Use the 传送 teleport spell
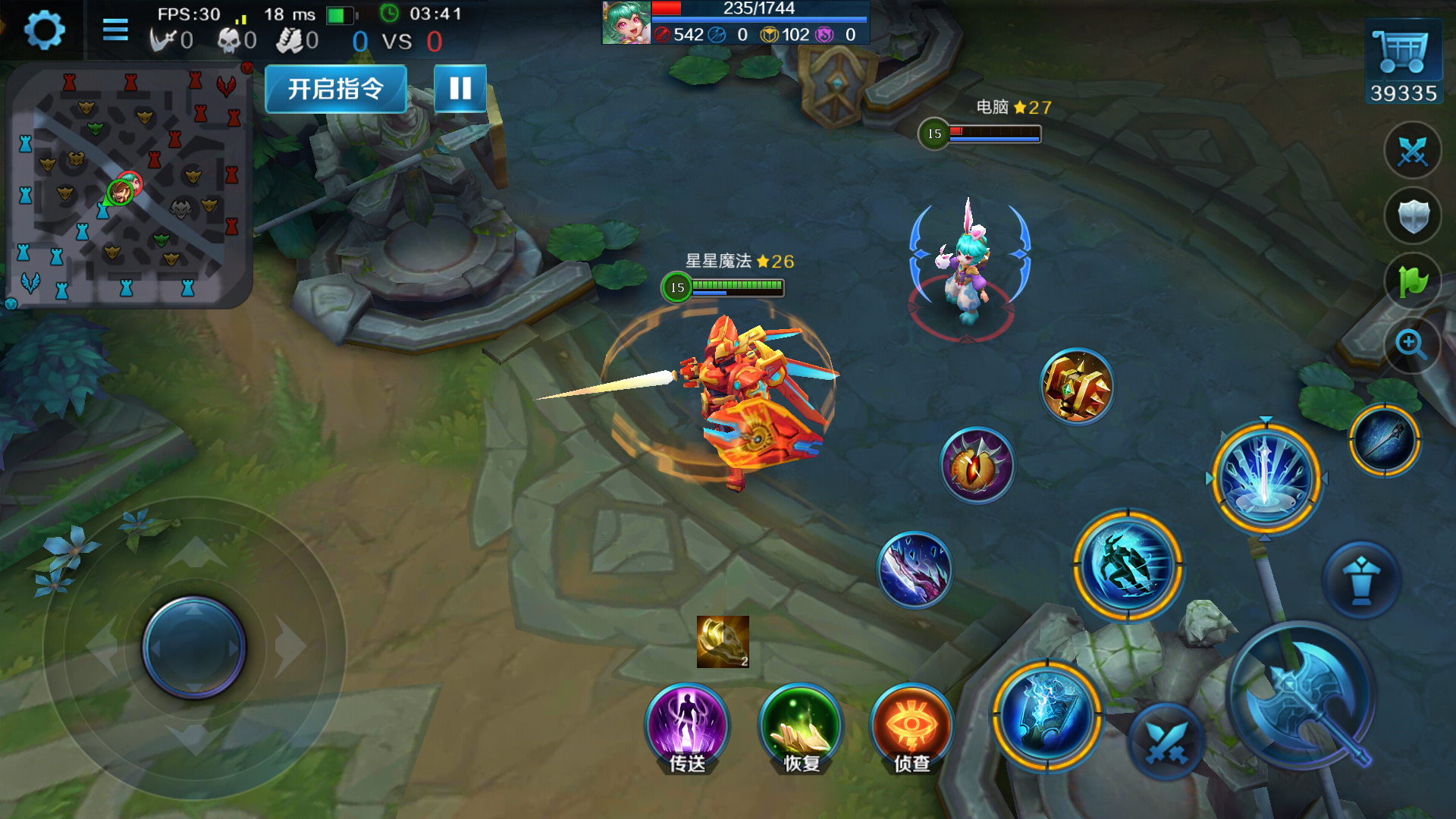This screenshot has width=1456, height=819. (x=687, y=726)
